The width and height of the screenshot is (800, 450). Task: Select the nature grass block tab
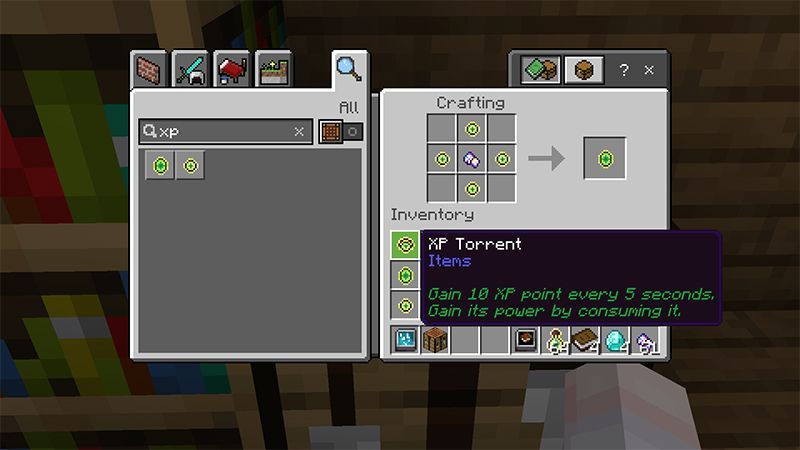click(272, 70)
